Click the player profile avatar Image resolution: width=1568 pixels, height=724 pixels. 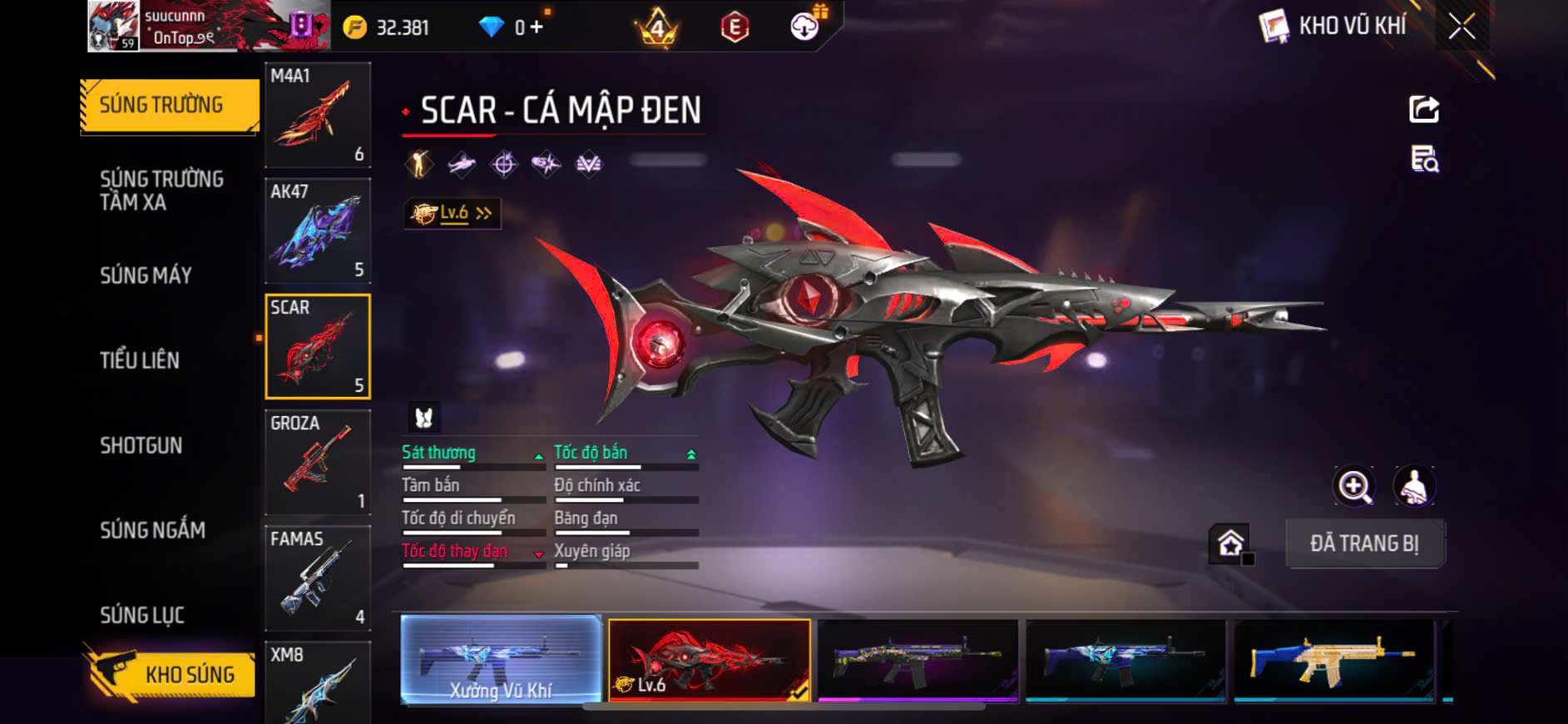point(113,27)
